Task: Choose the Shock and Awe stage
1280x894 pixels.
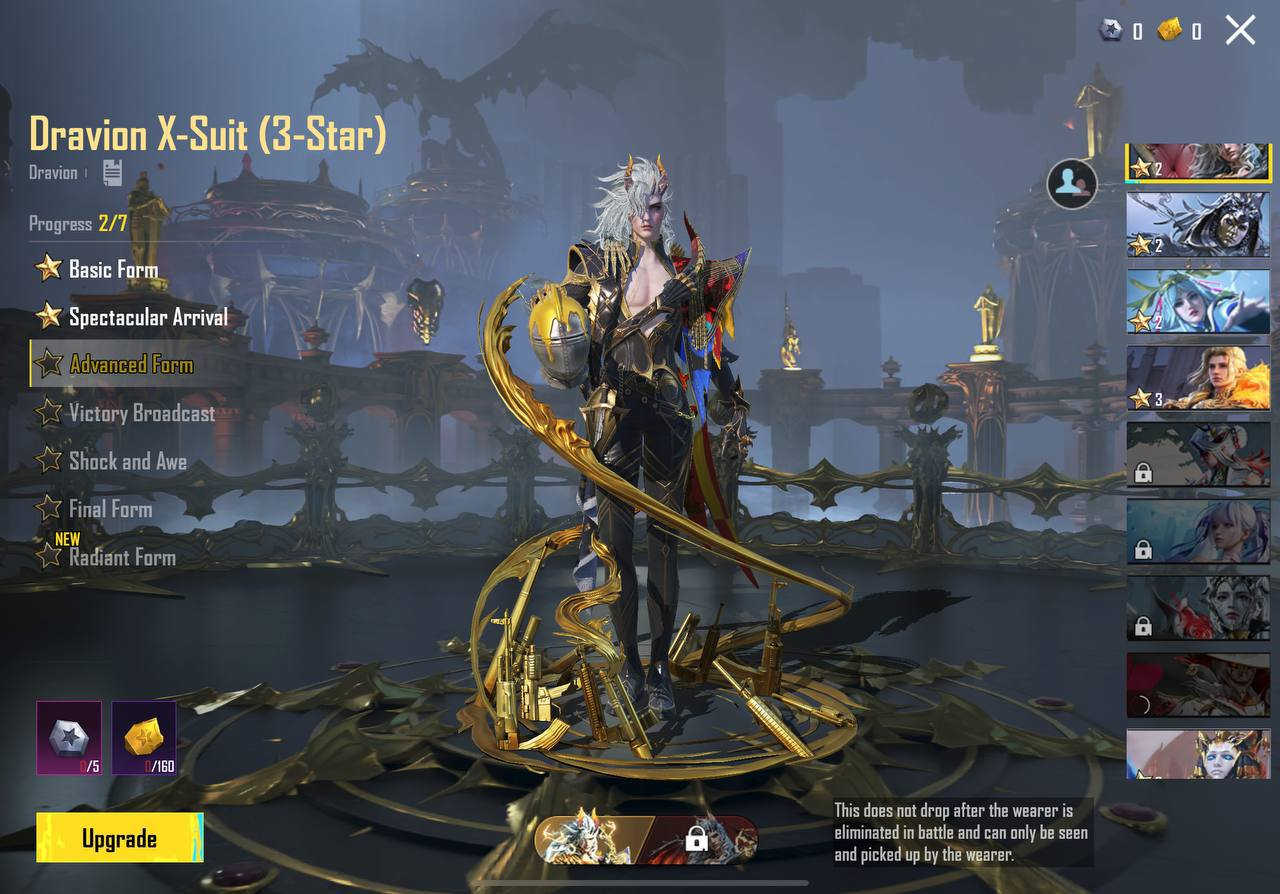Action: [x=127, y=461]
